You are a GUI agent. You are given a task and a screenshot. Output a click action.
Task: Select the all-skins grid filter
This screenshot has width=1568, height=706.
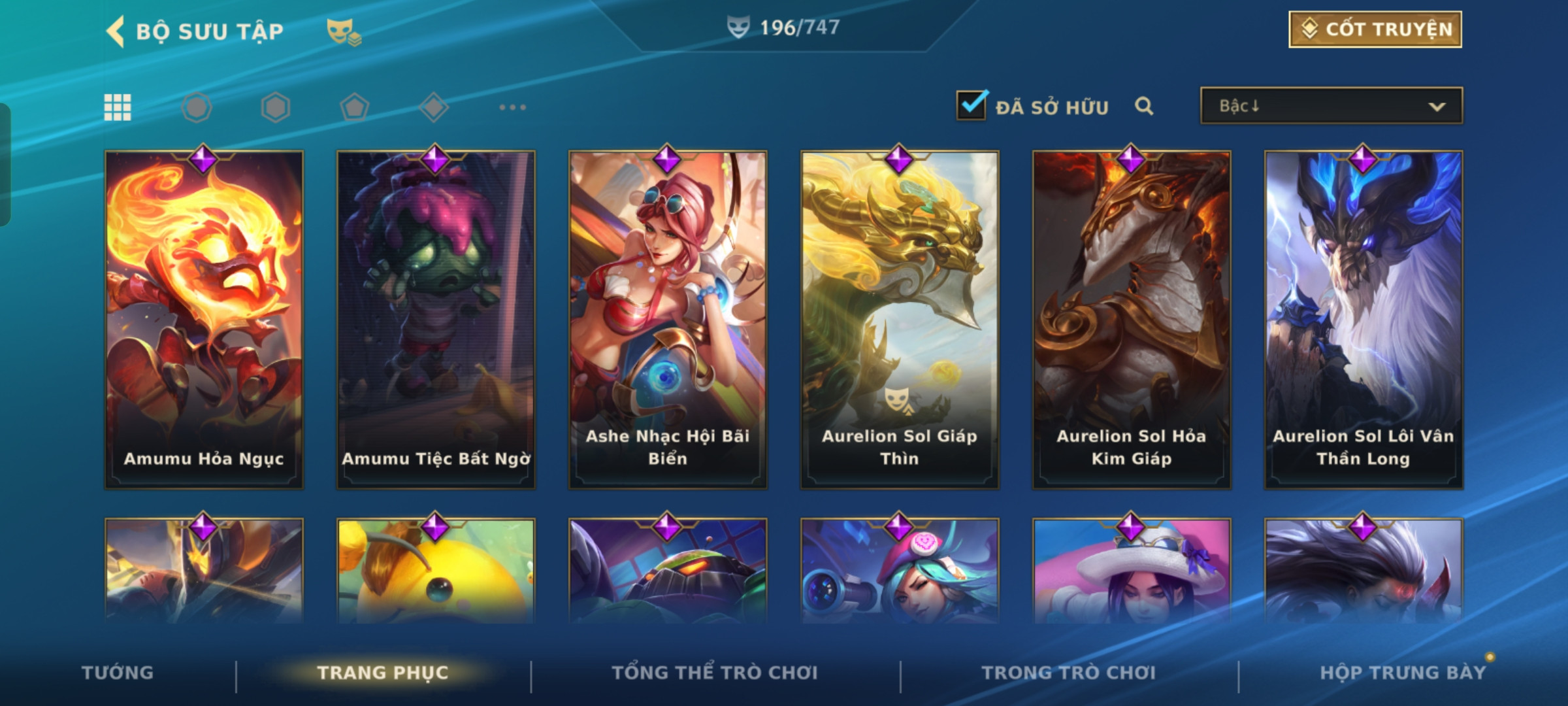click(x=118, y=107)
